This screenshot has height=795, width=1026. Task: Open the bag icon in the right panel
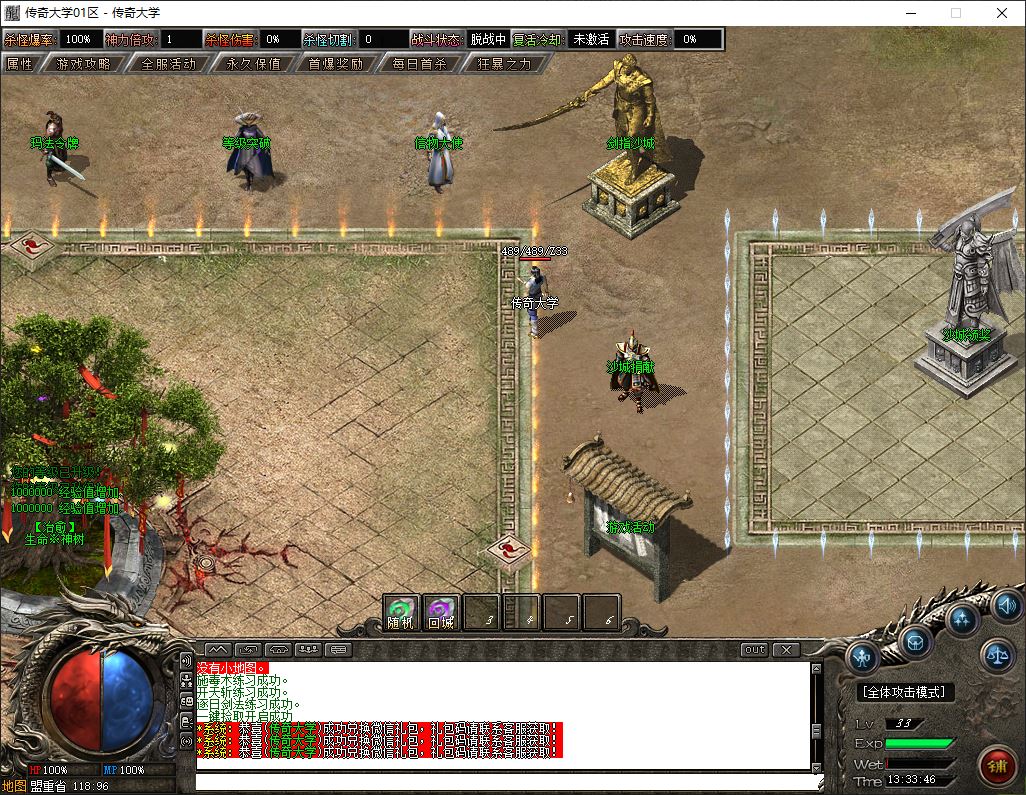tap(915, 641)
